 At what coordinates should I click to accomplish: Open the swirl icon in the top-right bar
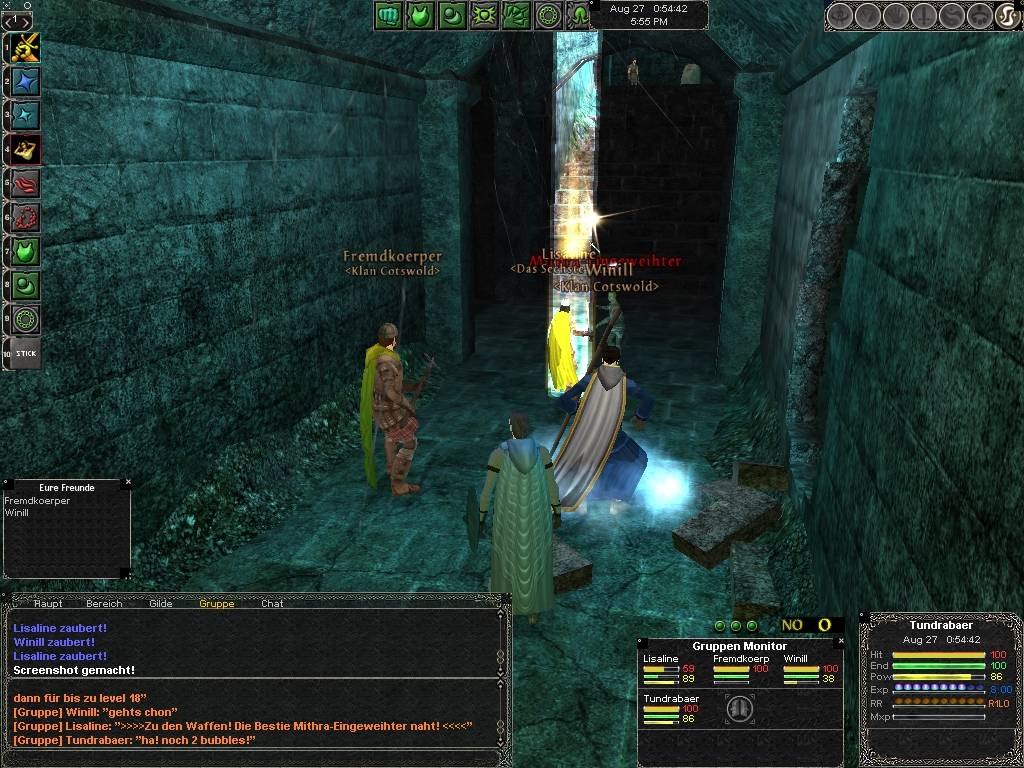point(1007,15)
